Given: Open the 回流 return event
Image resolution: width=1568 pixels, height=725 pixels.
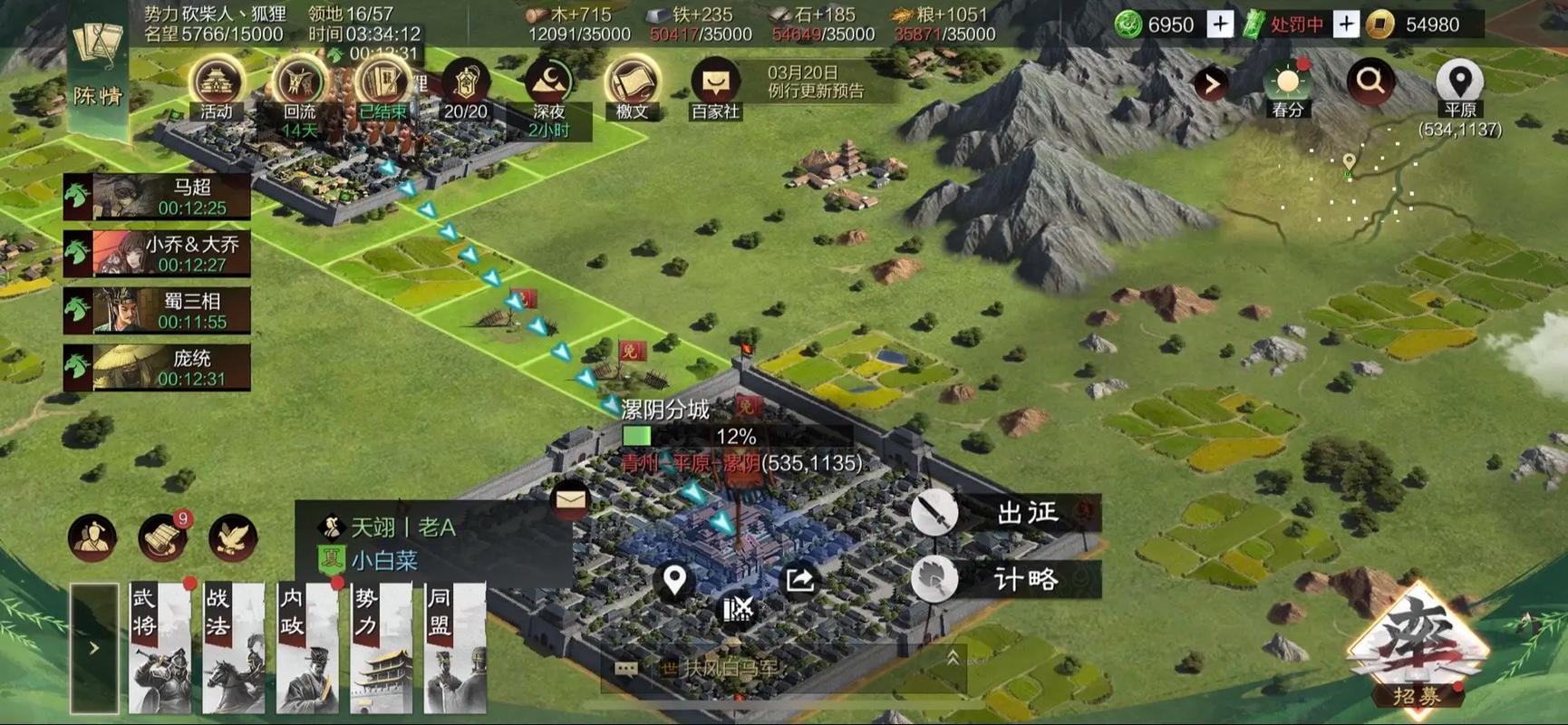Looking at the screenshot, I should (299, 86).
